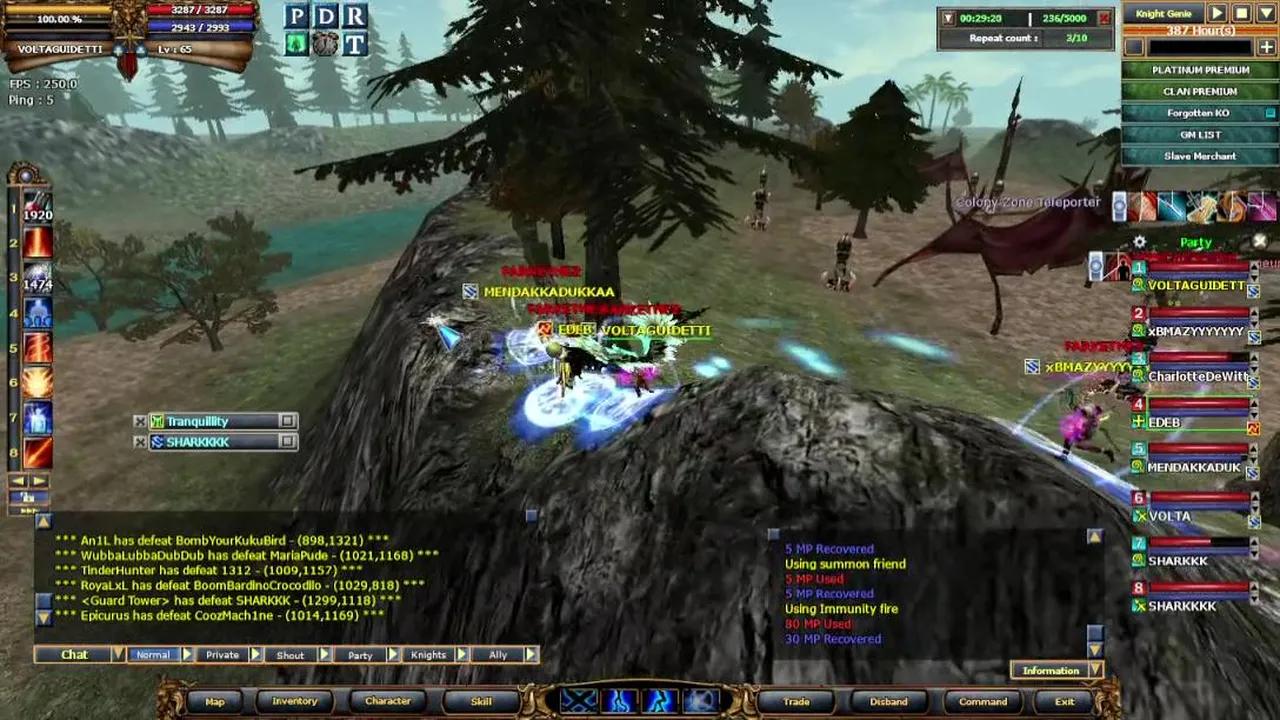
Task: Choose the Knights chat tab
Action: (x=428, y=655)
